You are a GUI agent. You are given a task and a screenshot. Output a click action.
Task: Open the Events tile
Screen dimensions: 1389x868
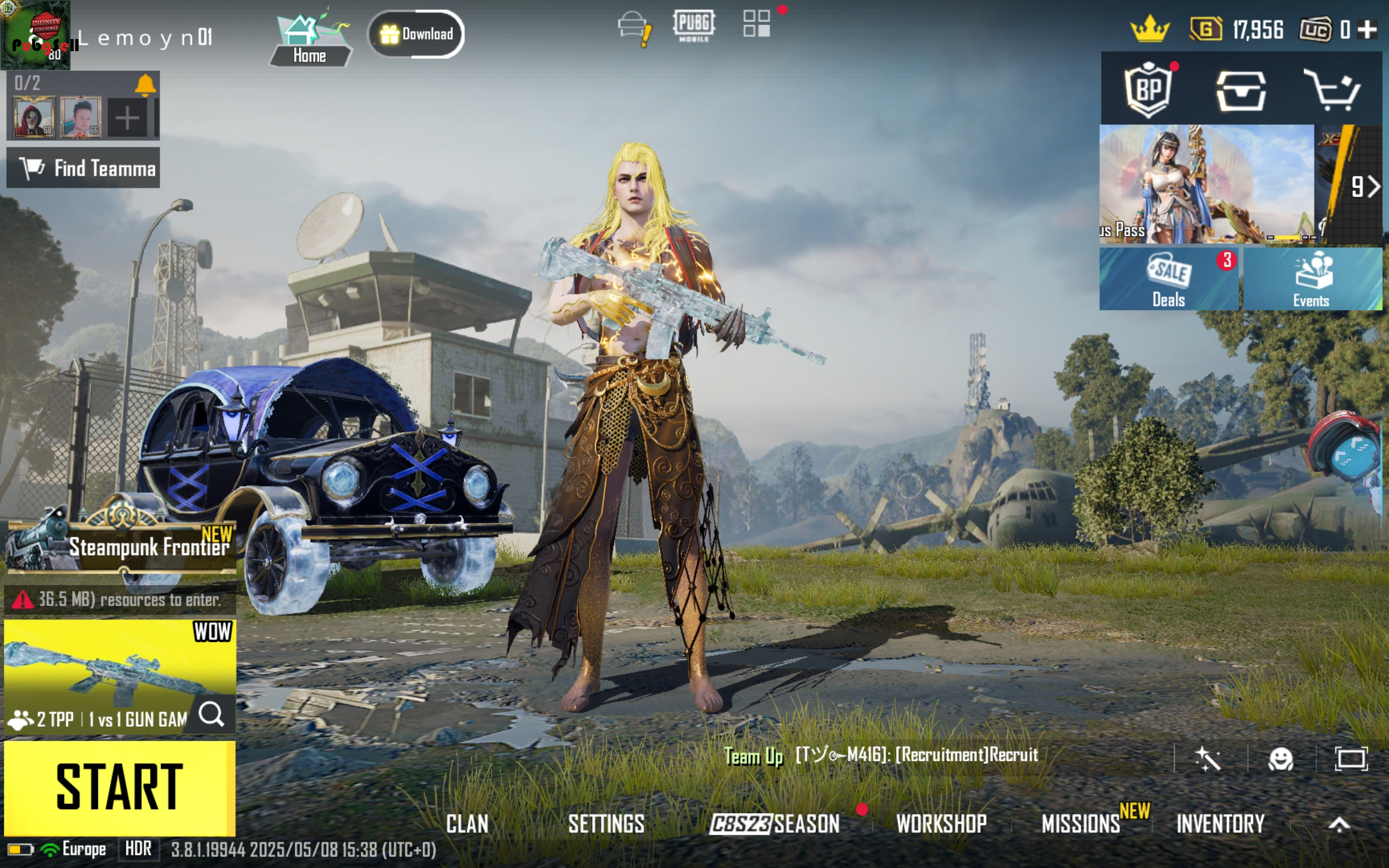pyautogui.click(x=1312, y=279)
